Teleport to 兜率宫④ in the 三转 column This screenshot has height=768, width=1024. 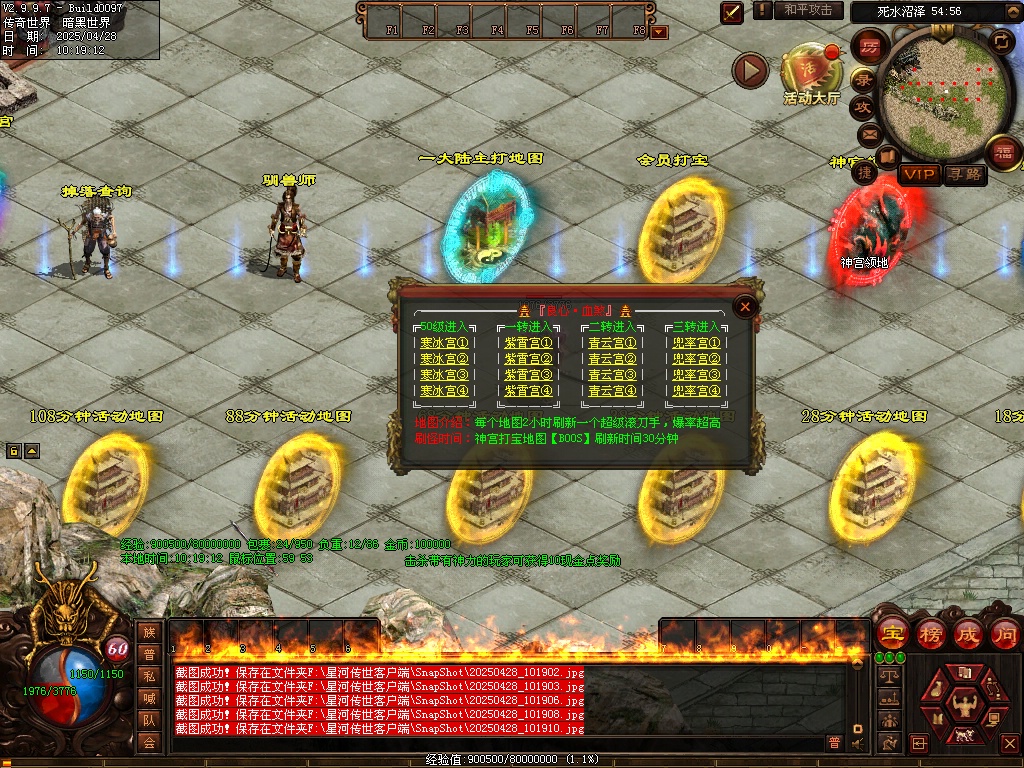[x=696, y=391]
